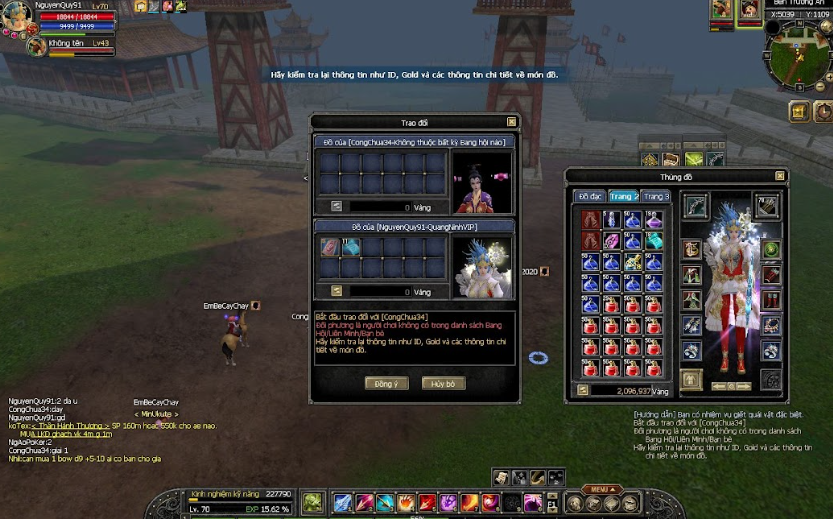Select the Không tên pet portrait
833x519 pixels.
[36, 46]
